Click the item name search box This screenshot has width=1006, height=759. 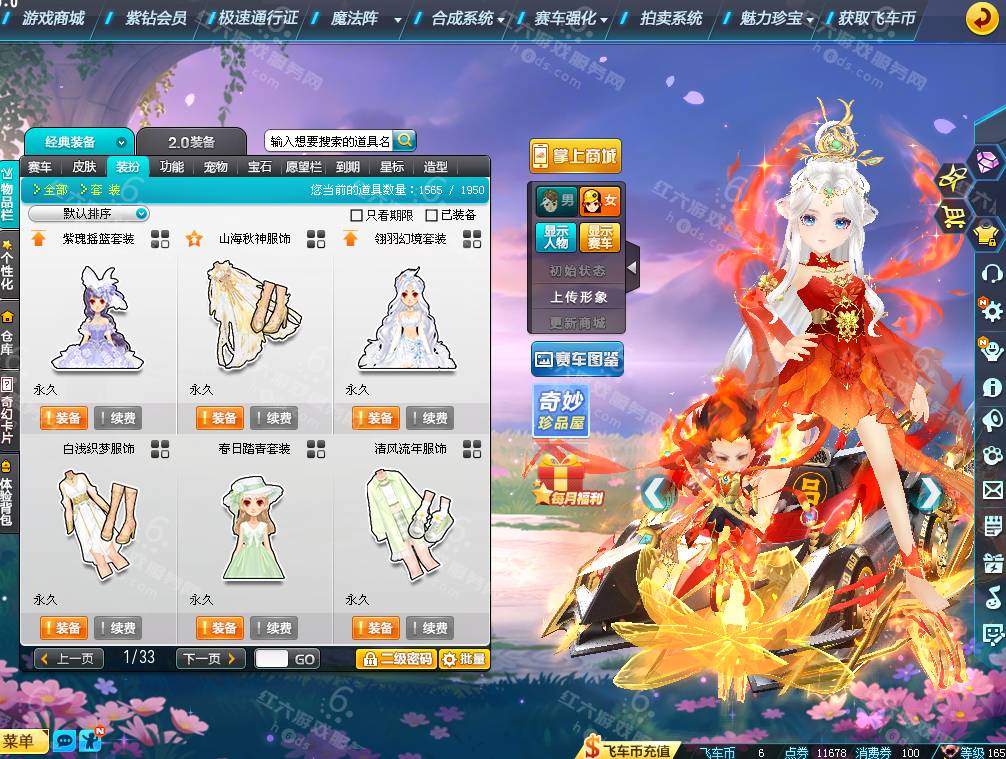tap(330, 142)
